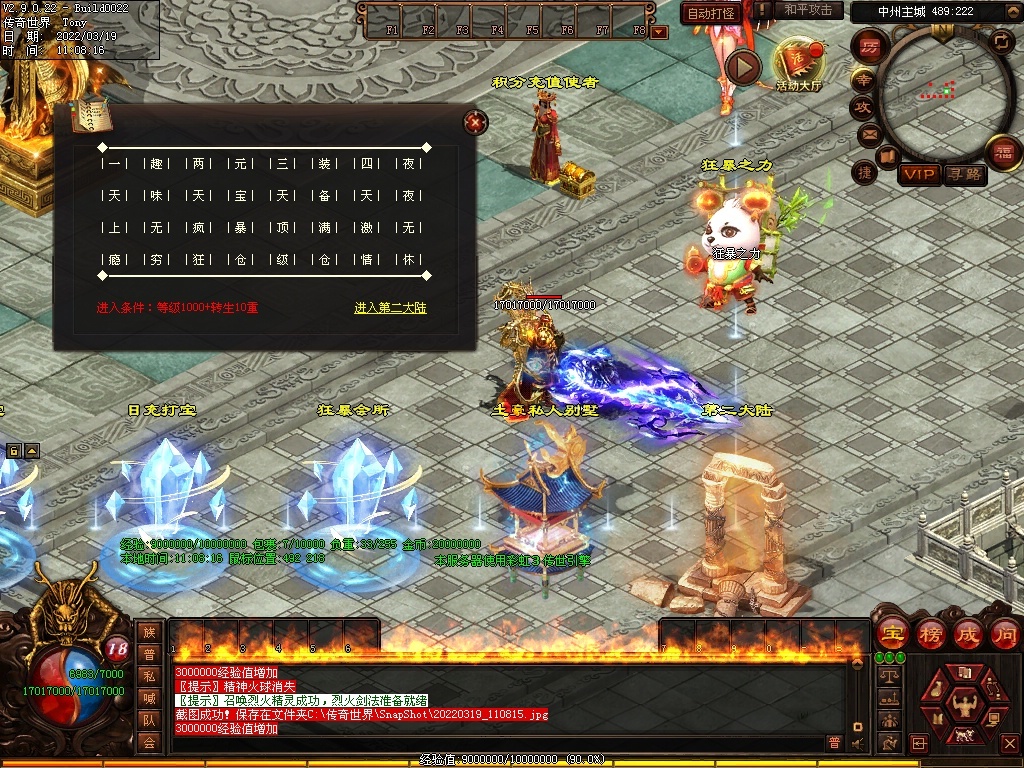This screenshot has height=768, width=1024.
Task: Select the 队 team chat channel
Action: click(149, 719)
